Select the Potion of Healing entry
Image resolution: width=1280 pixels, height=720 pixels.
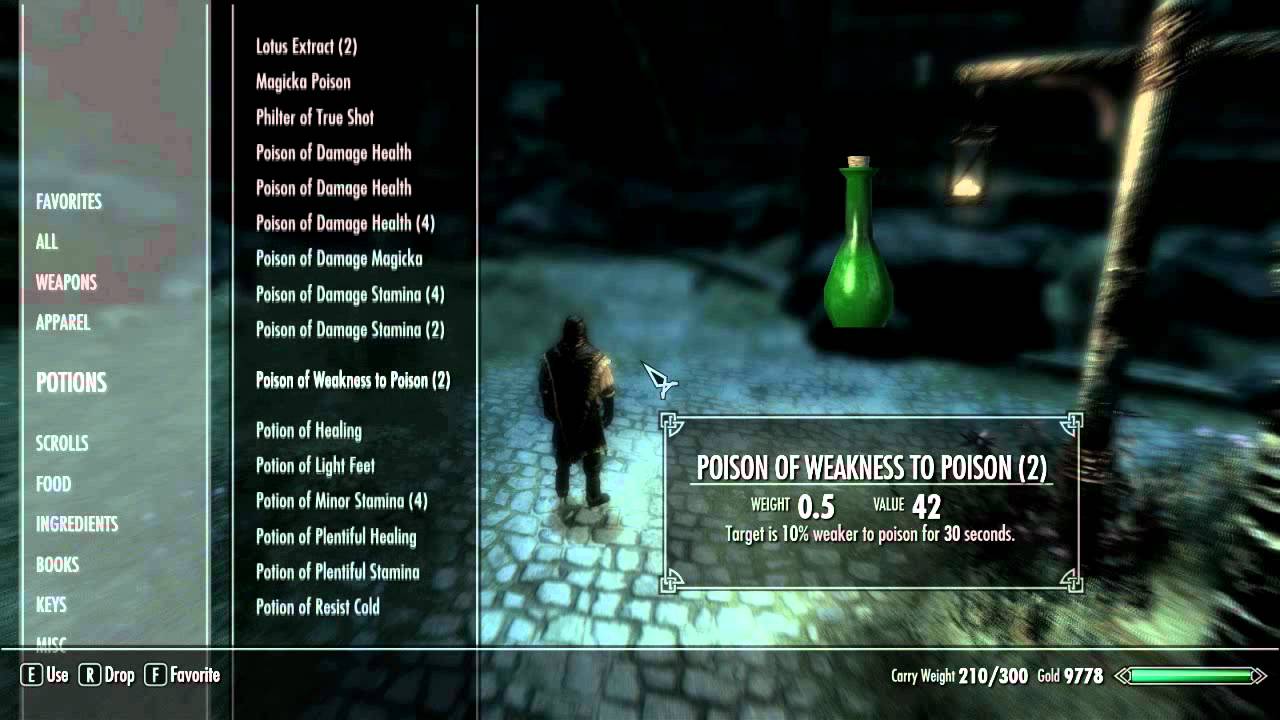coord(309,431)
